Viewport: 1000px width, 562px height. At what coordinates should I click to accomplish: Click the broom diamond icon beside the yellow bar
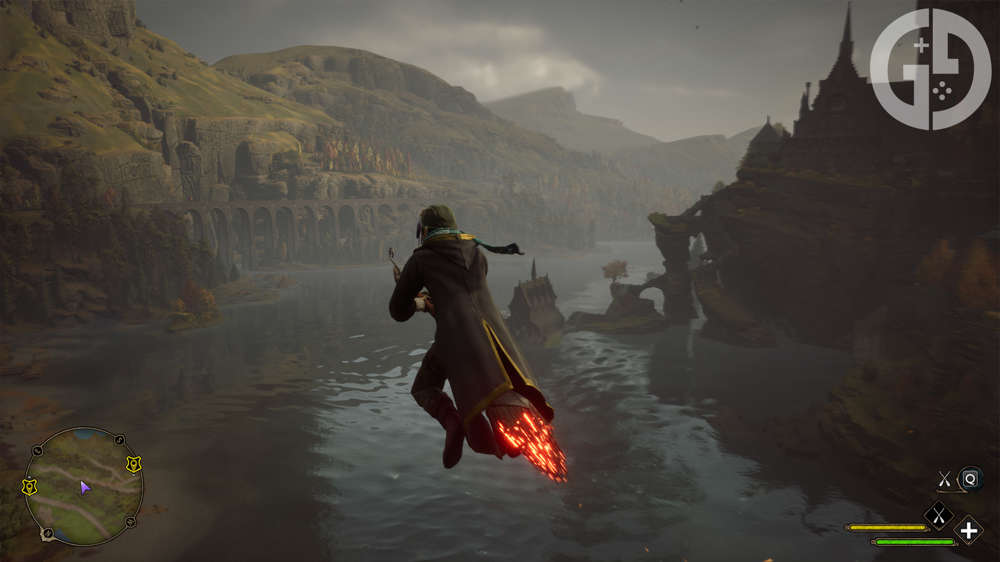pyautogui.click(x=937, y=516)
